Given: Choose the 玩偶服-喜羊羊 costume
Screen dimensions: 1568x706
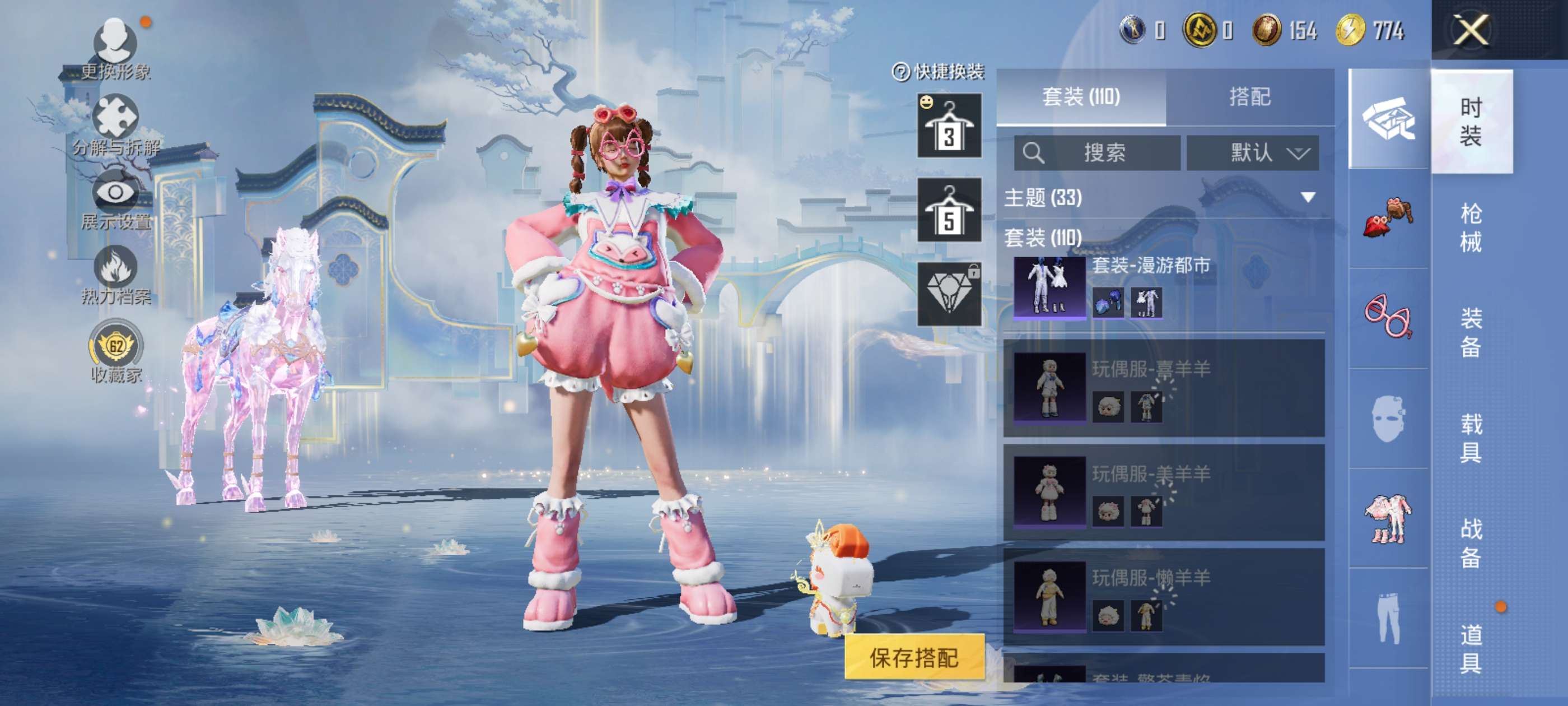Looking at the screenshot, I should 1163,388.
